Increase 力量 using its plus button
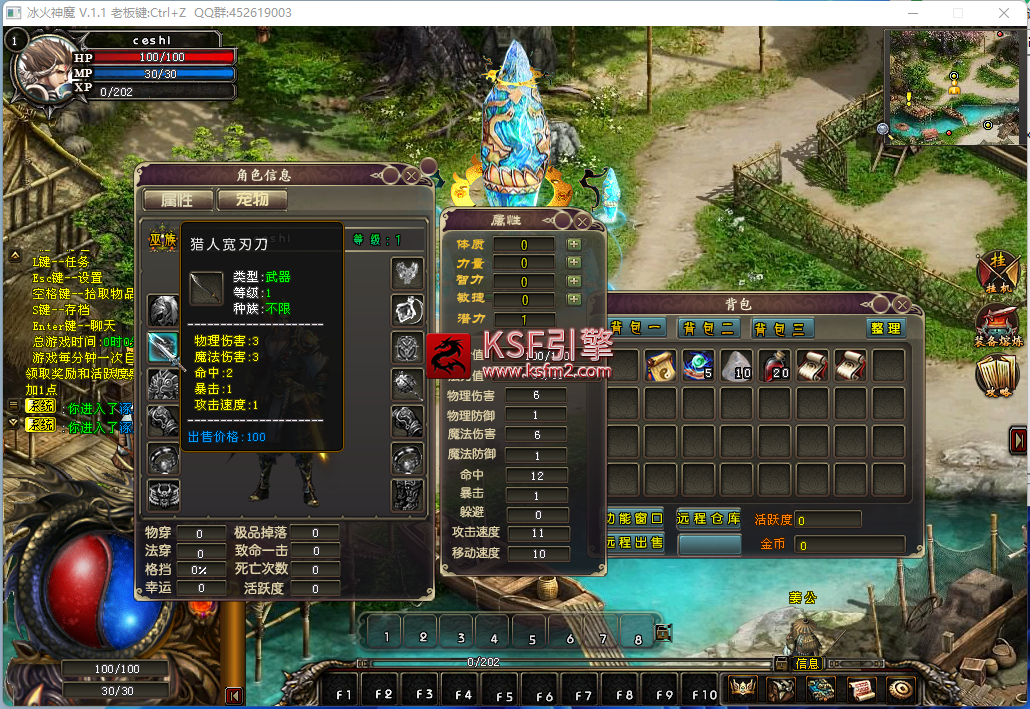The width and height of the screenshot is (1030, 709). click(x=574, y=262)
